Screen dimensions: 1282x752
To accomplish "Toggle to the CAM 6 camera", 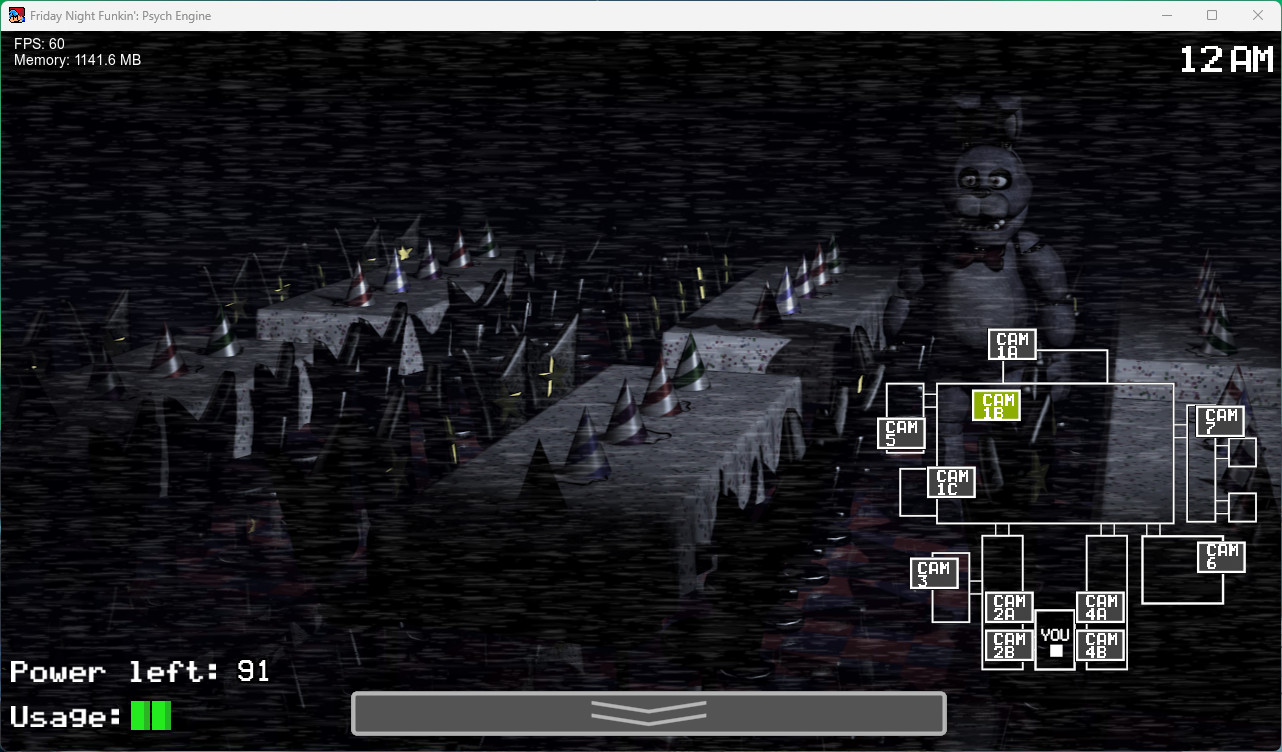I will (1220, 555).
